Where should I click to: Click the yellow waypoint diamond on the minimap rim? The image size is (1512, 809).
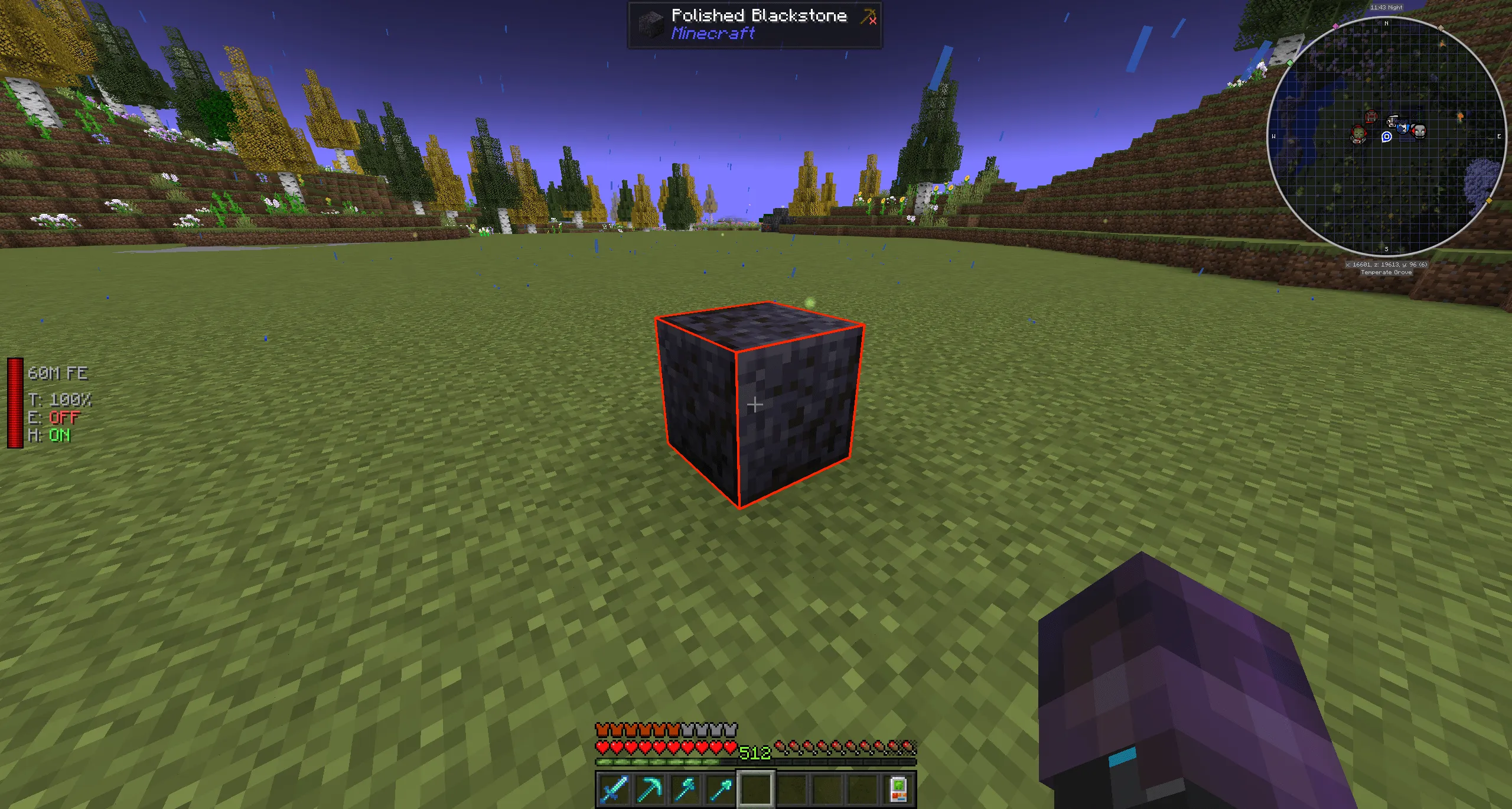tap(1489, 200)
